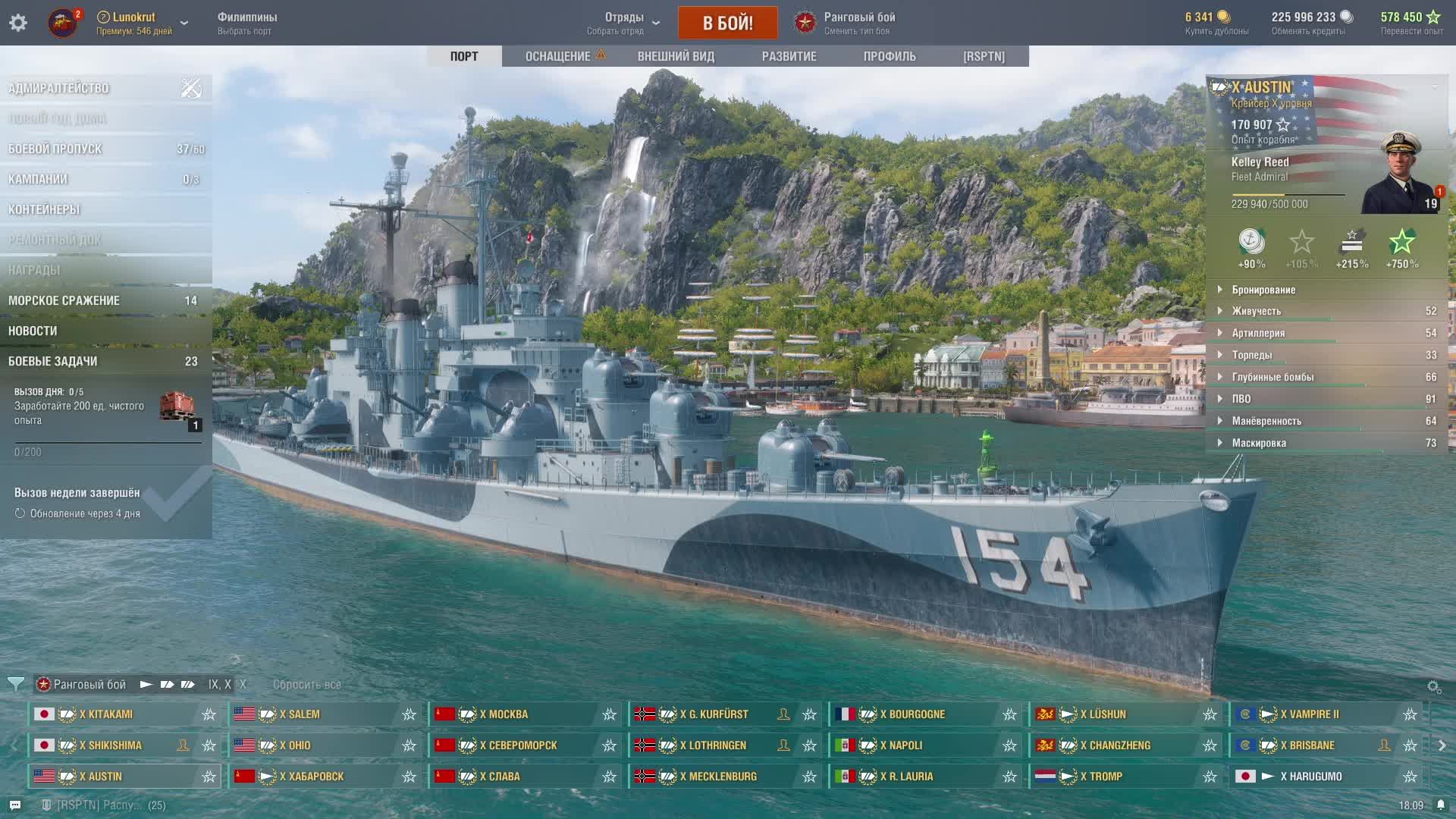The width and height of the screenshot is (1456, 819).
Task: Expand the Артиллерия ship stats
Action: click(1258, 333)
